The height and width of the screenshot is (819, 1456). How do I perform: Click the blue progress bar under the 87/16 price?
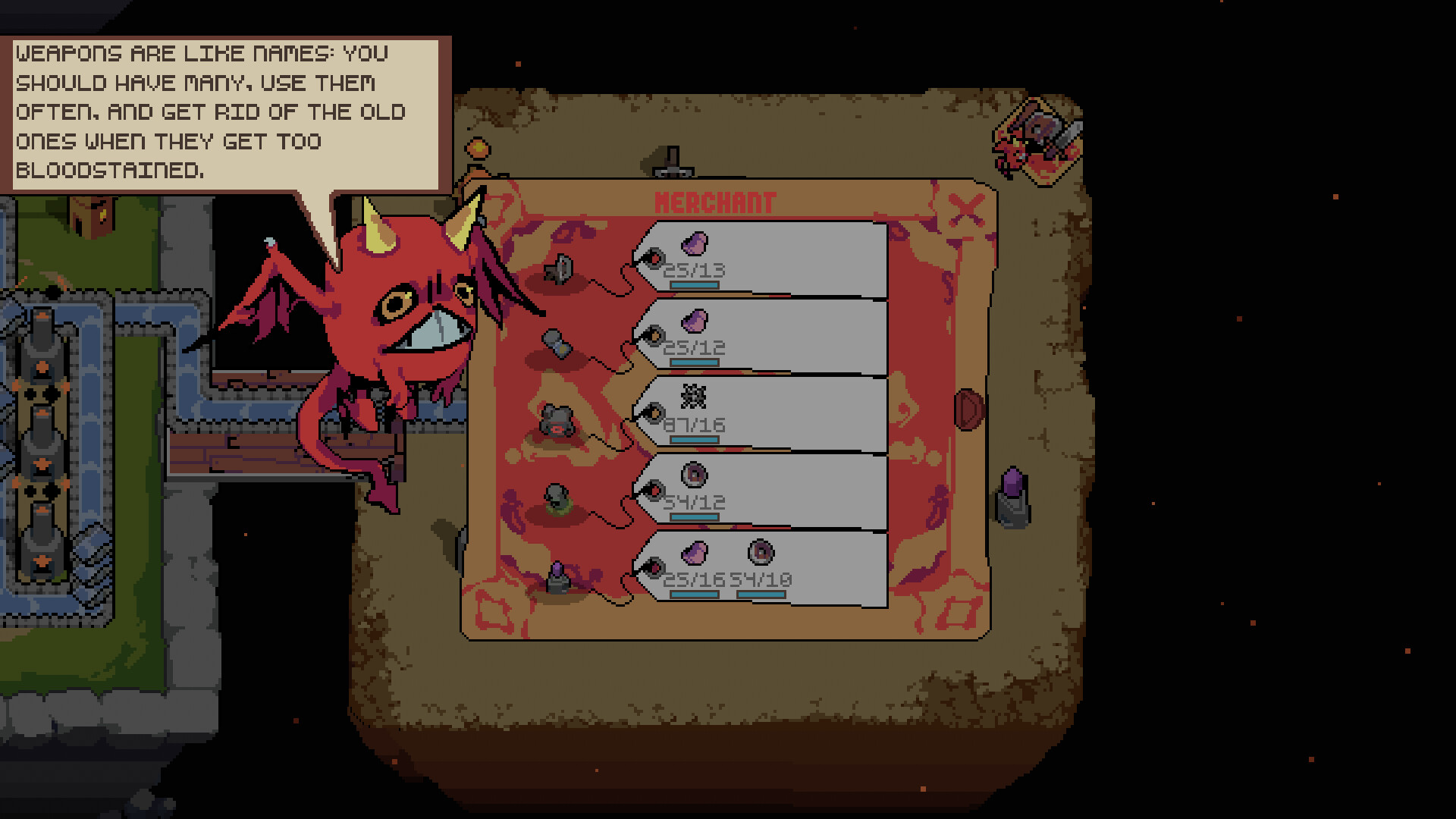click(x=694, y=438)
